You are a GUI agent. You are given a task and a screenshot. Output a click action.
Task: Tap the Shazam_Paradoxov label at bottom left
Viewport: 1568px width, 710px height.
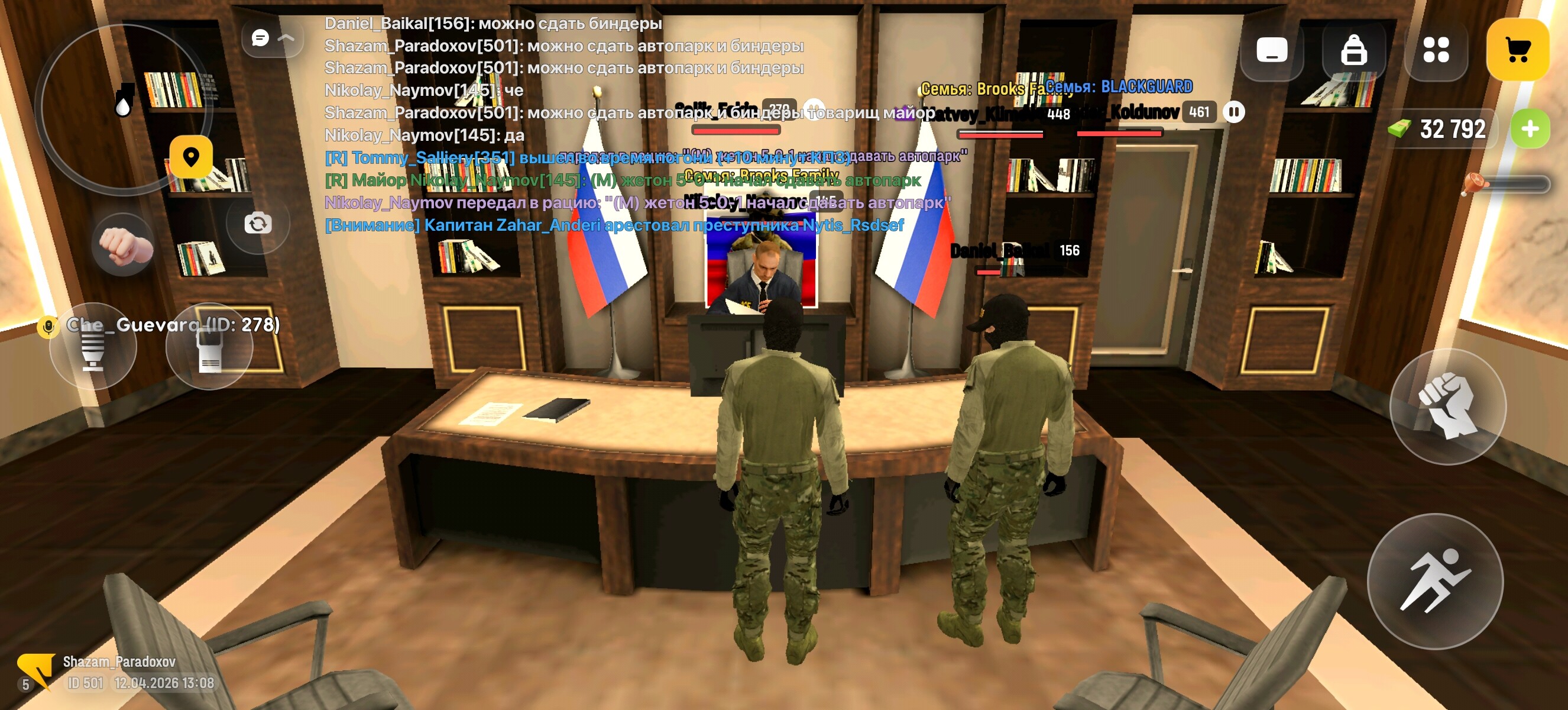(119, 663)
